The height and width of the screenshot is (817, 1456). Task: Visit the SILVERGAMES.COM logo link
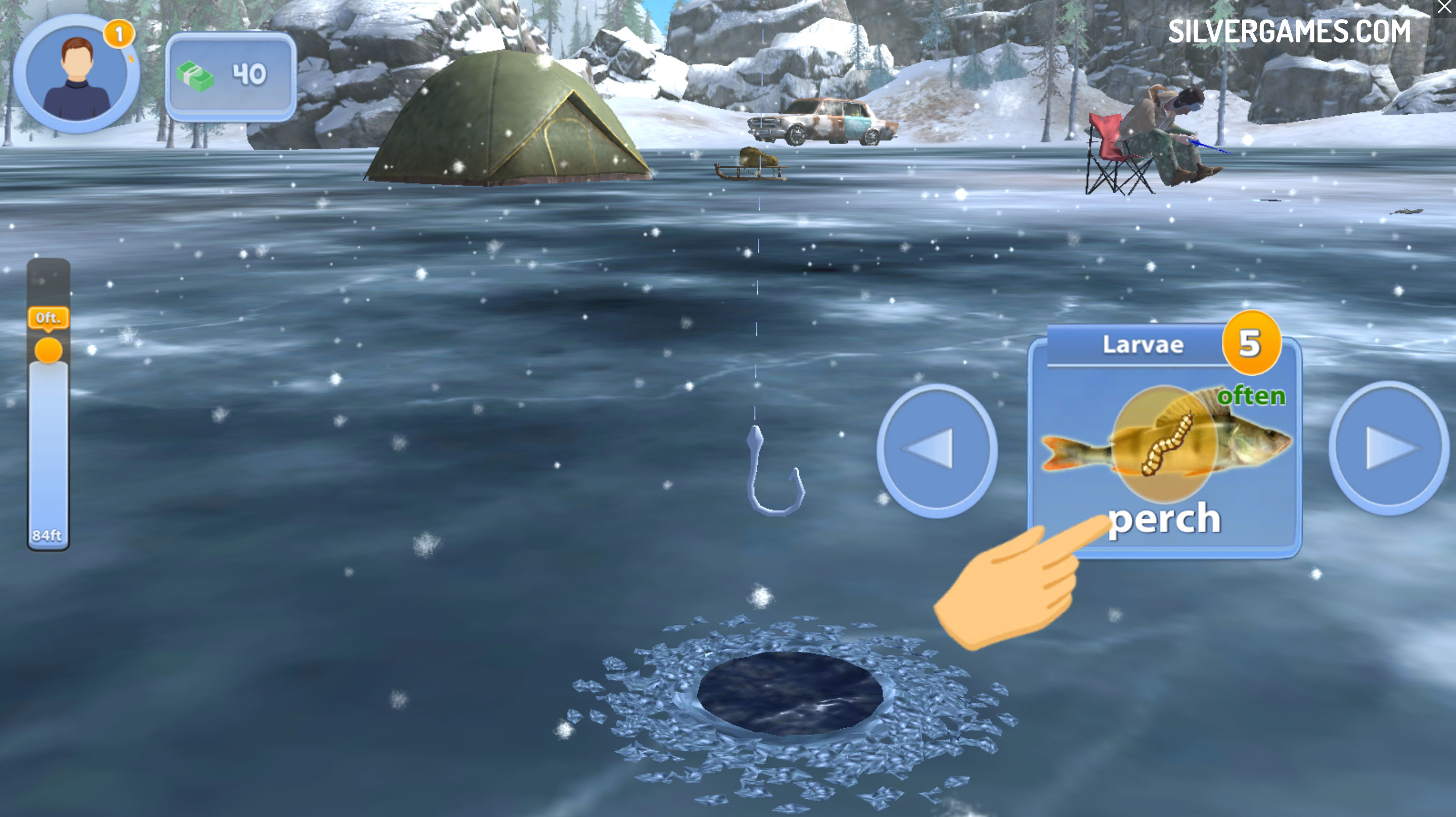click(x=1289, y=31)
